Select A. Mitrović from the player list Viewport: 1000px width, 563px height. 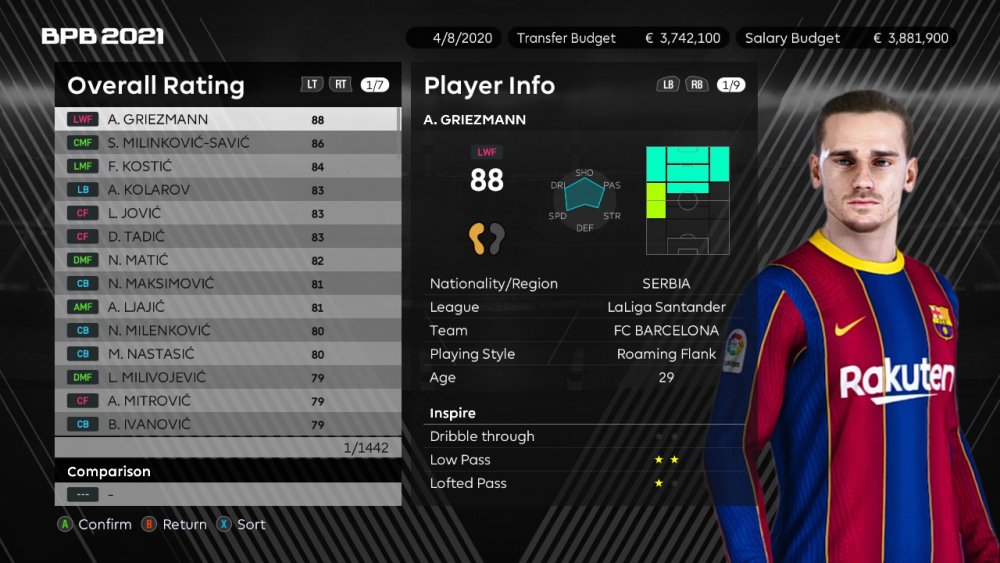click(227, 401)
